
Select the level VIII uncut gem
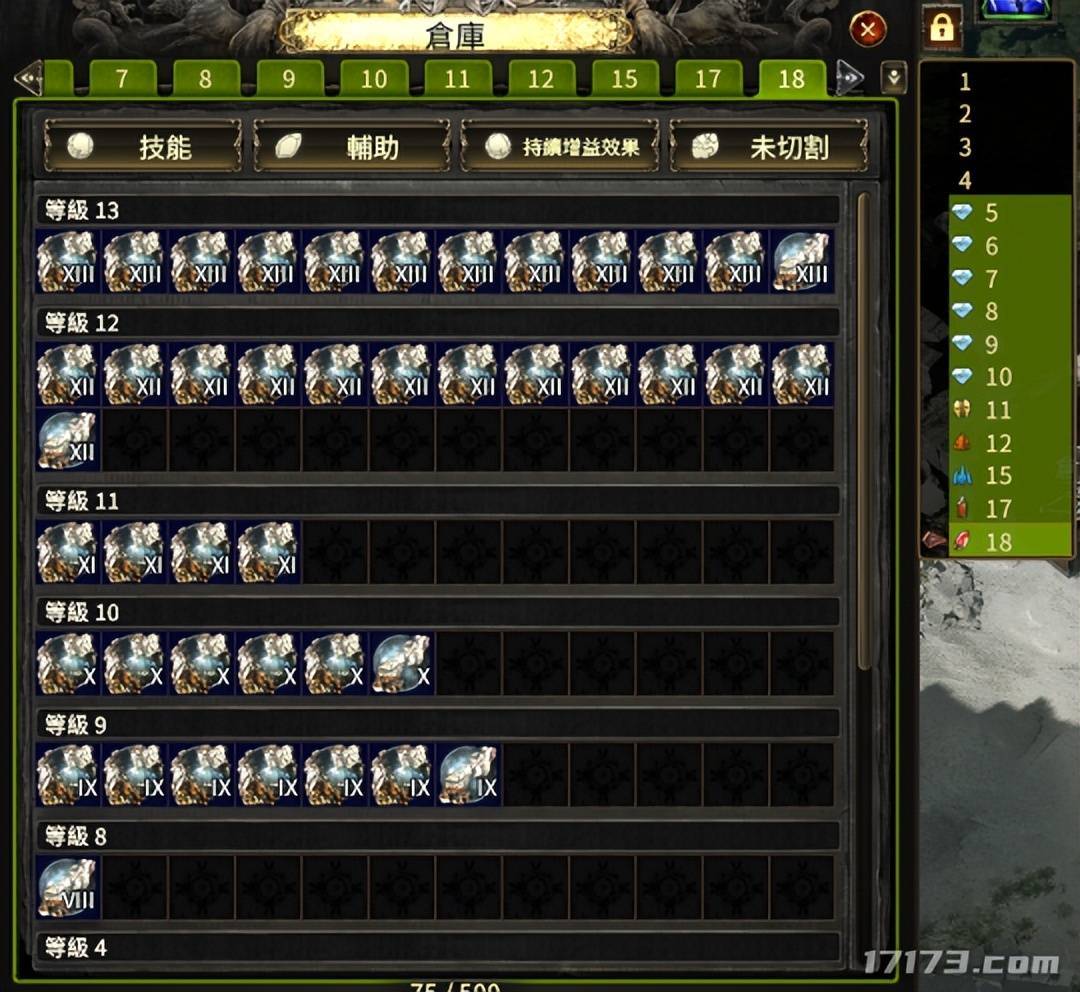(x=67, y=886)
